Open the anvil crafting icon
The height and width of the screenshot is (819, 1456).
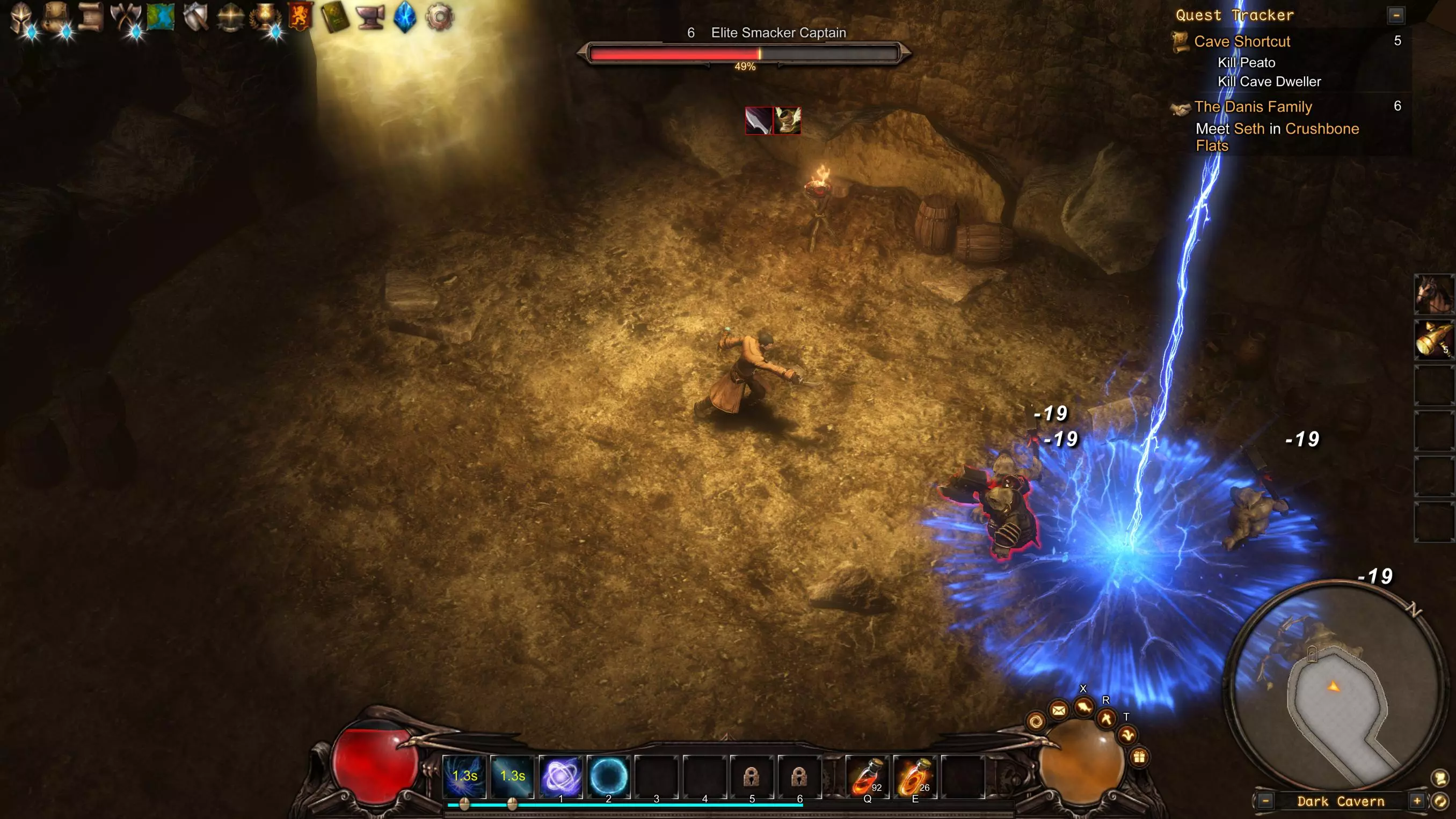point(370,17)
